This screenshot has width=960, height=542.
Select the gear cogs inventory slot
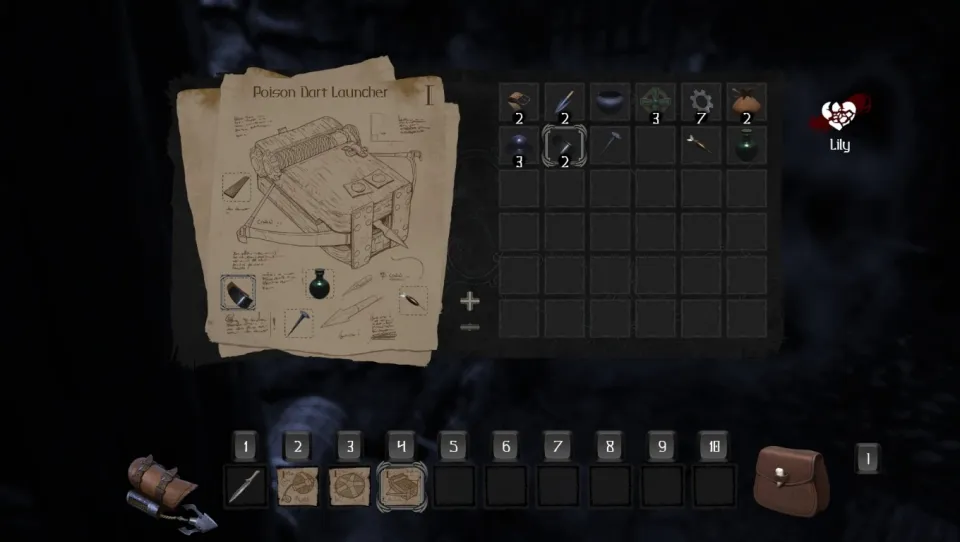pyautogui.click(x=701, y=102)
